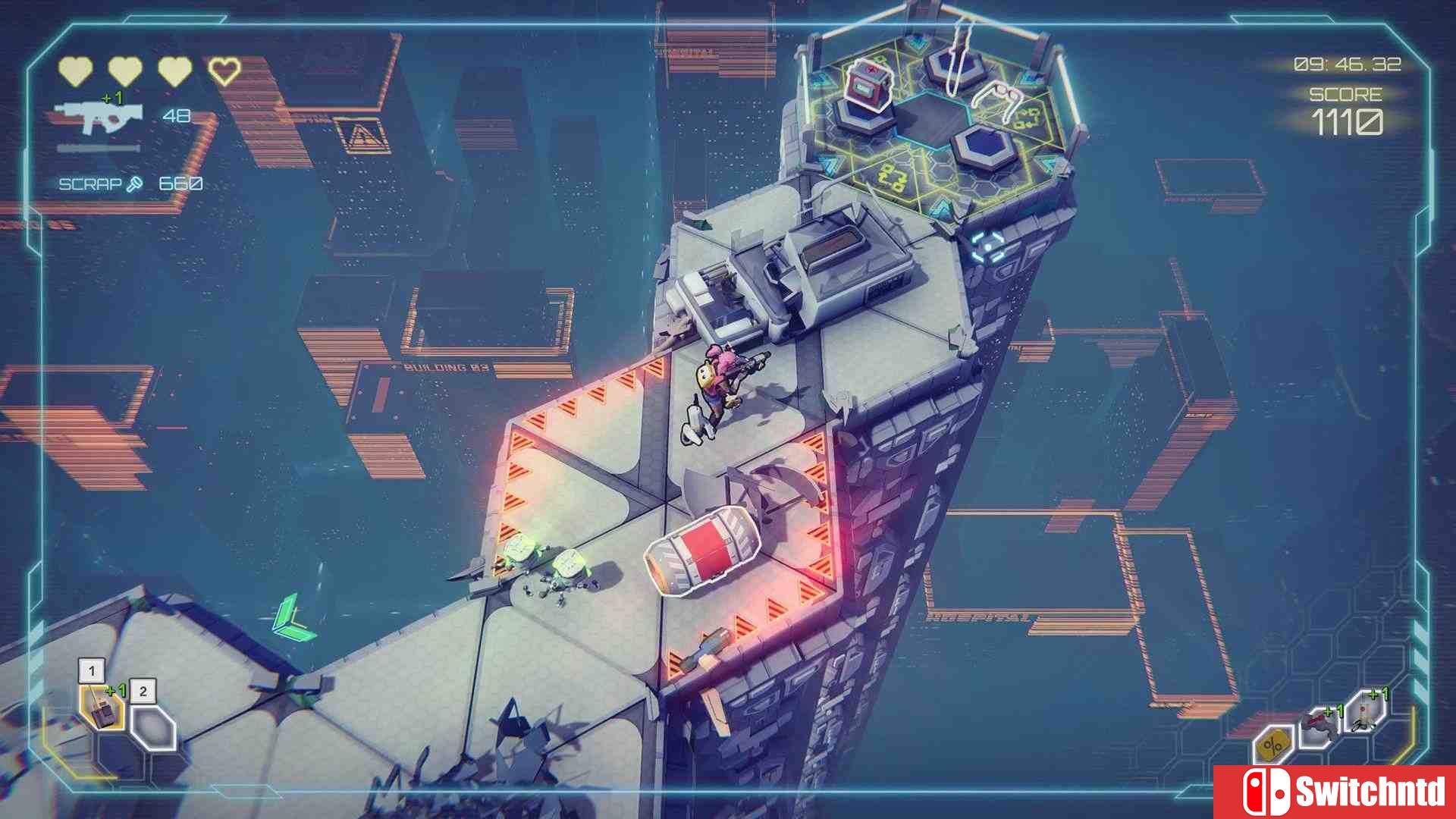Click the wrench scrap icon next to SCRAP
This screenshot has width=1456, height=819.
[x=133, y=183]
